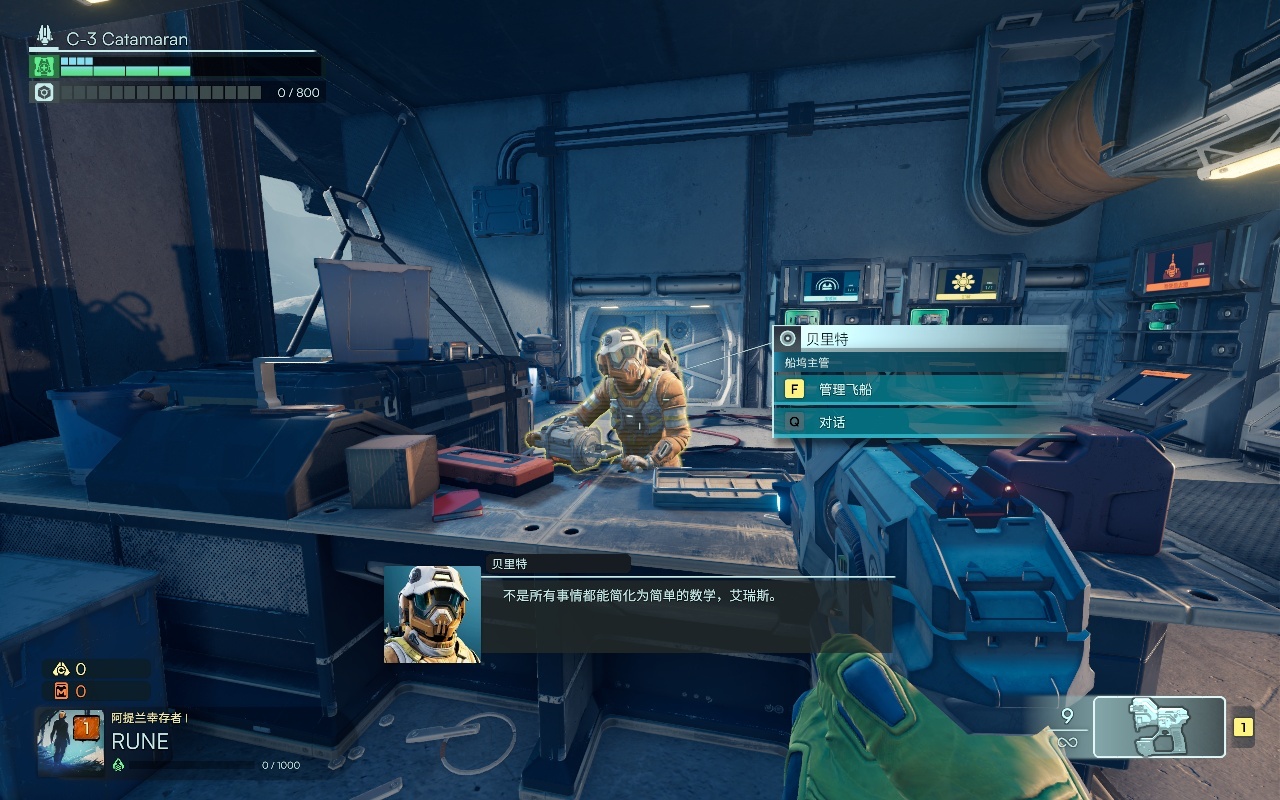This screenshot has width=1280, height=800.
Task: Select the 对话 dialogue option
Action: 920,422
